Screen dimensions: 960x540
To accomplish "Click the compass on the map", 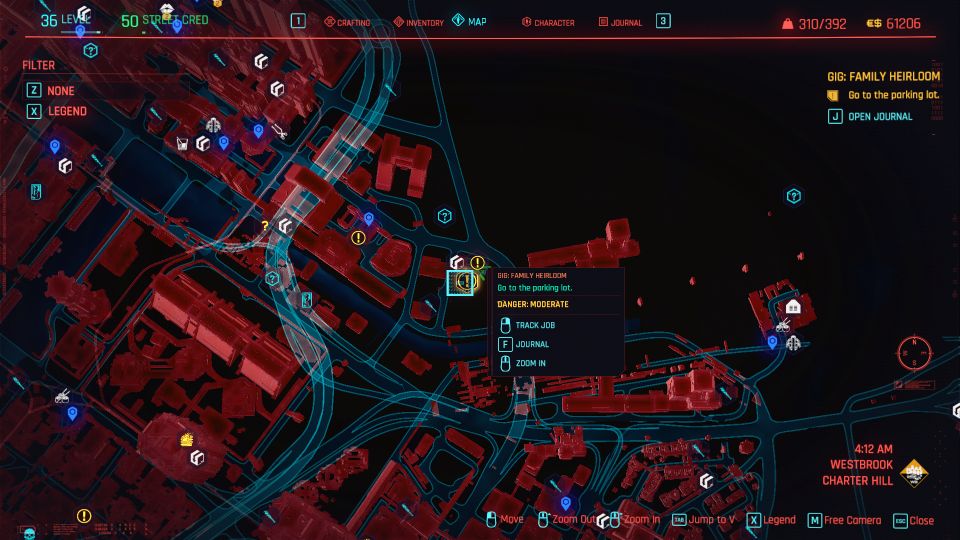I will (x=913, y=352).
